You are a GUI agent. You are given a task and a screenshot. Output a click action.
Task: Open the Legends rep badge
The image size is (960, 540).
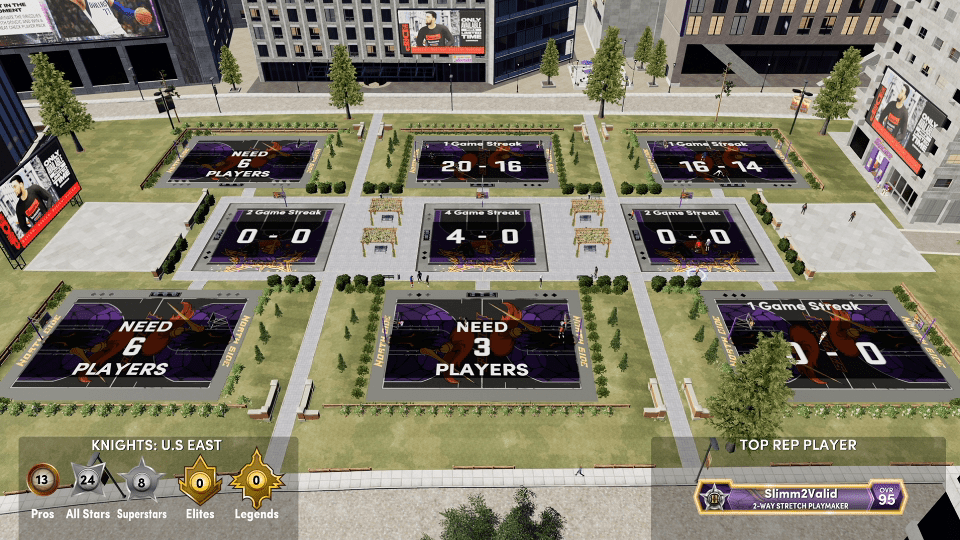[256, 483]
